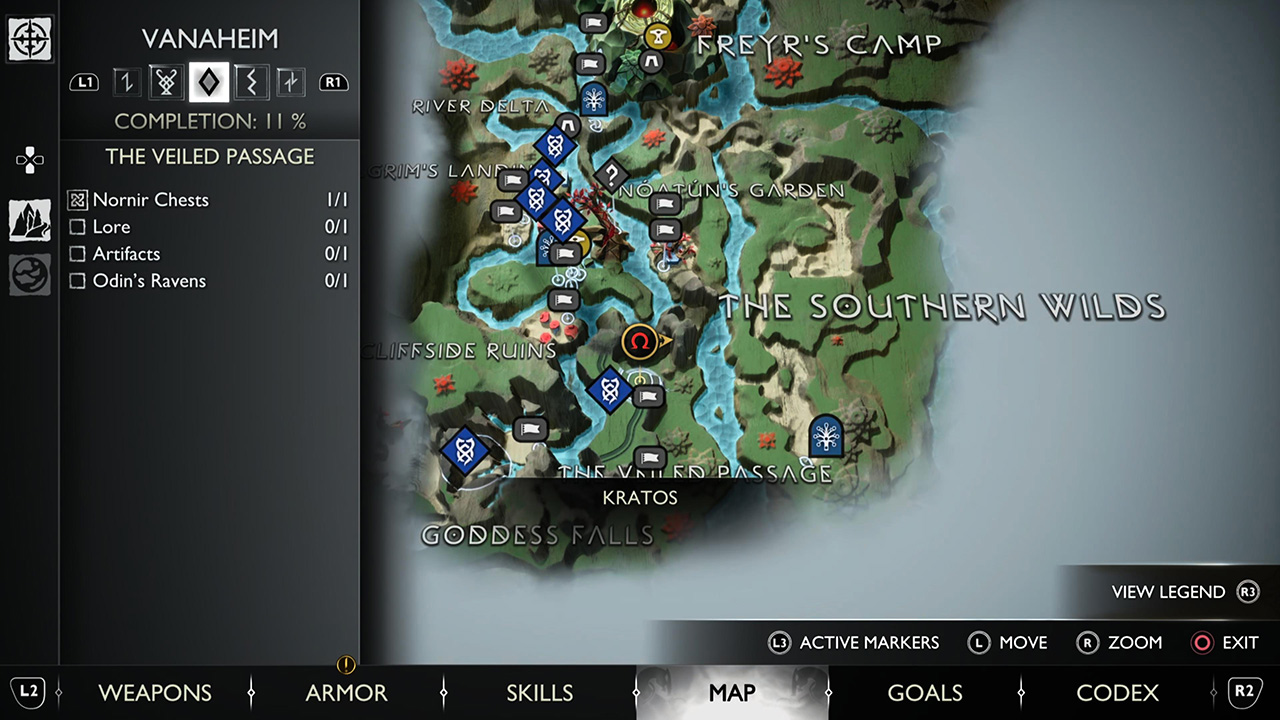Click the Nornir chest marker above Goddess Falls
1280x720 pixels.
463,450
